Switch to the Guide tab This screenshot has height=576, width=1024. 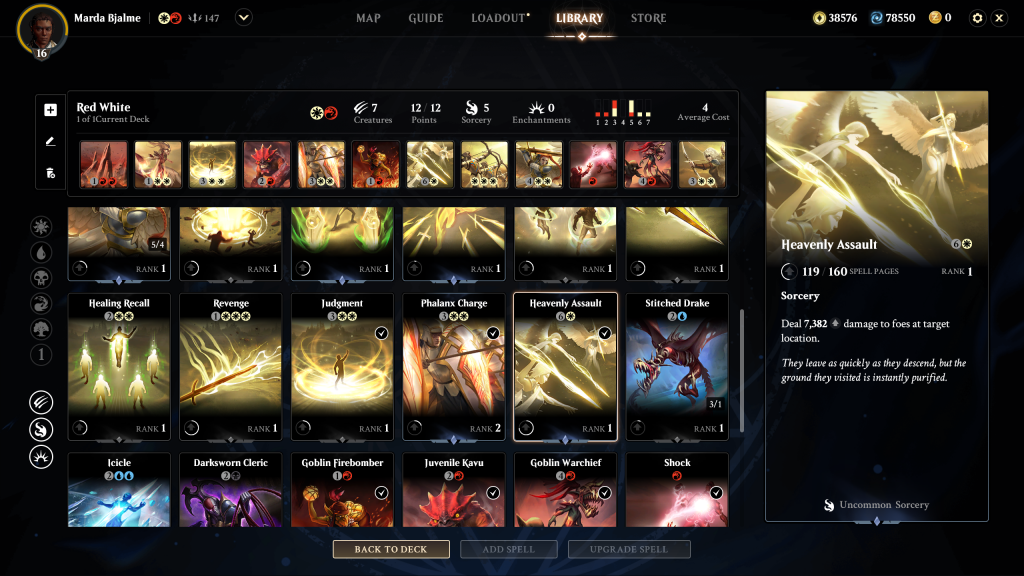(x=425, y=18)
